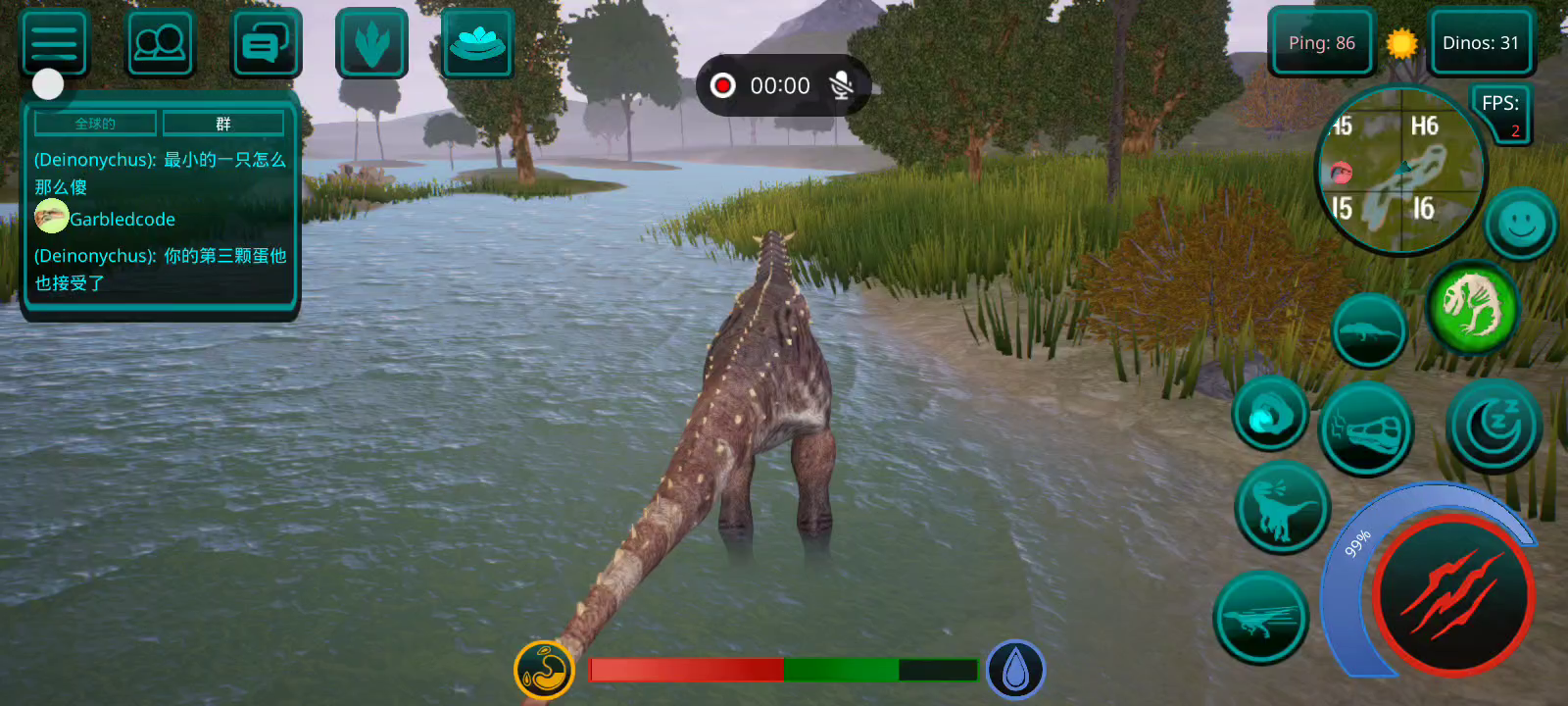Switch to the 群 chat tab
This screenshot has height=706, width=1568.
[x=223, y=124]
